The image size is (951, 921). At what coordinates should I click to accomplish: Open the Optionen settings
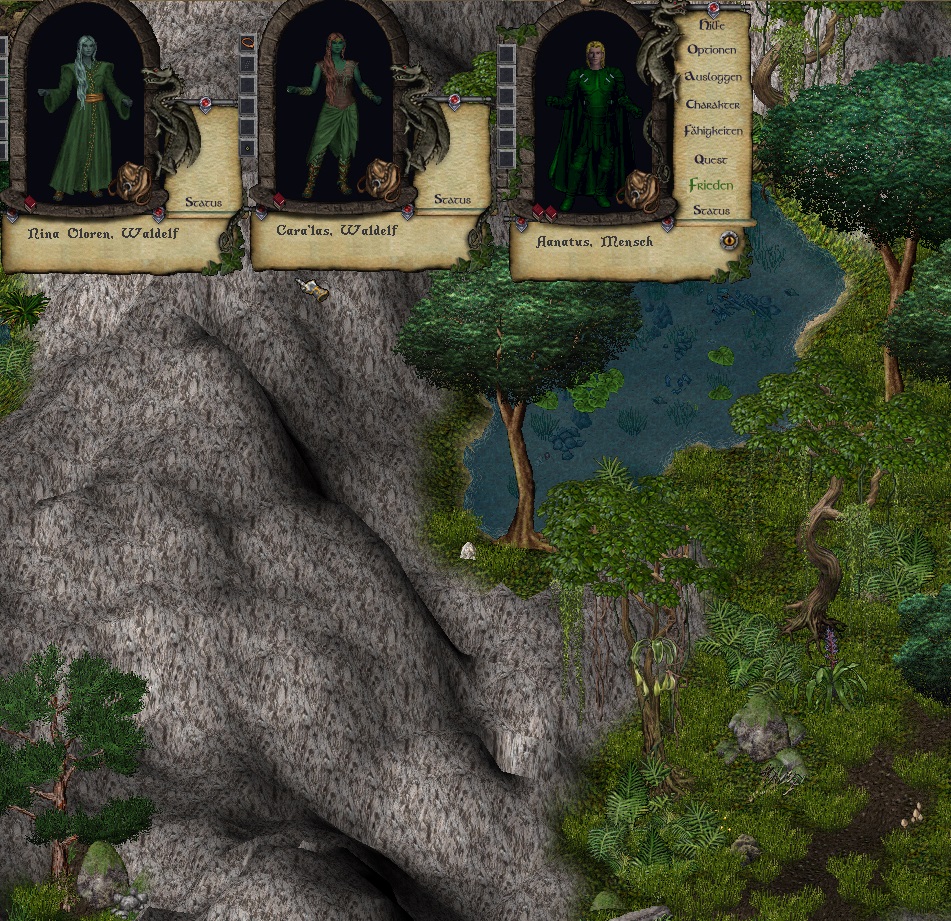click(712, 50)
